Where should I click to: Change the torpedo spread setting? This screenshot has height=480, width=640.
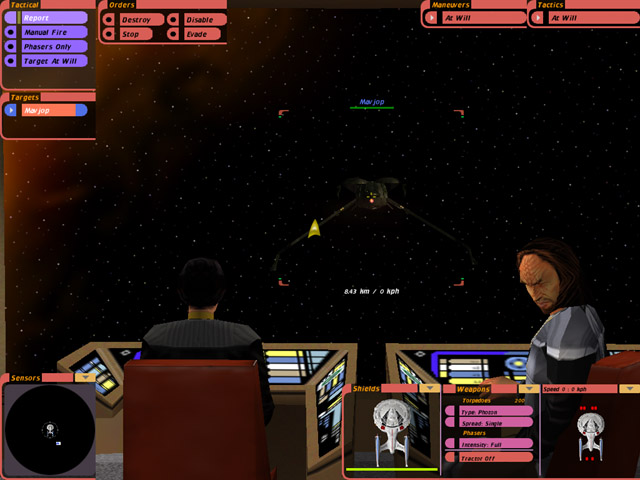(495, 423)
